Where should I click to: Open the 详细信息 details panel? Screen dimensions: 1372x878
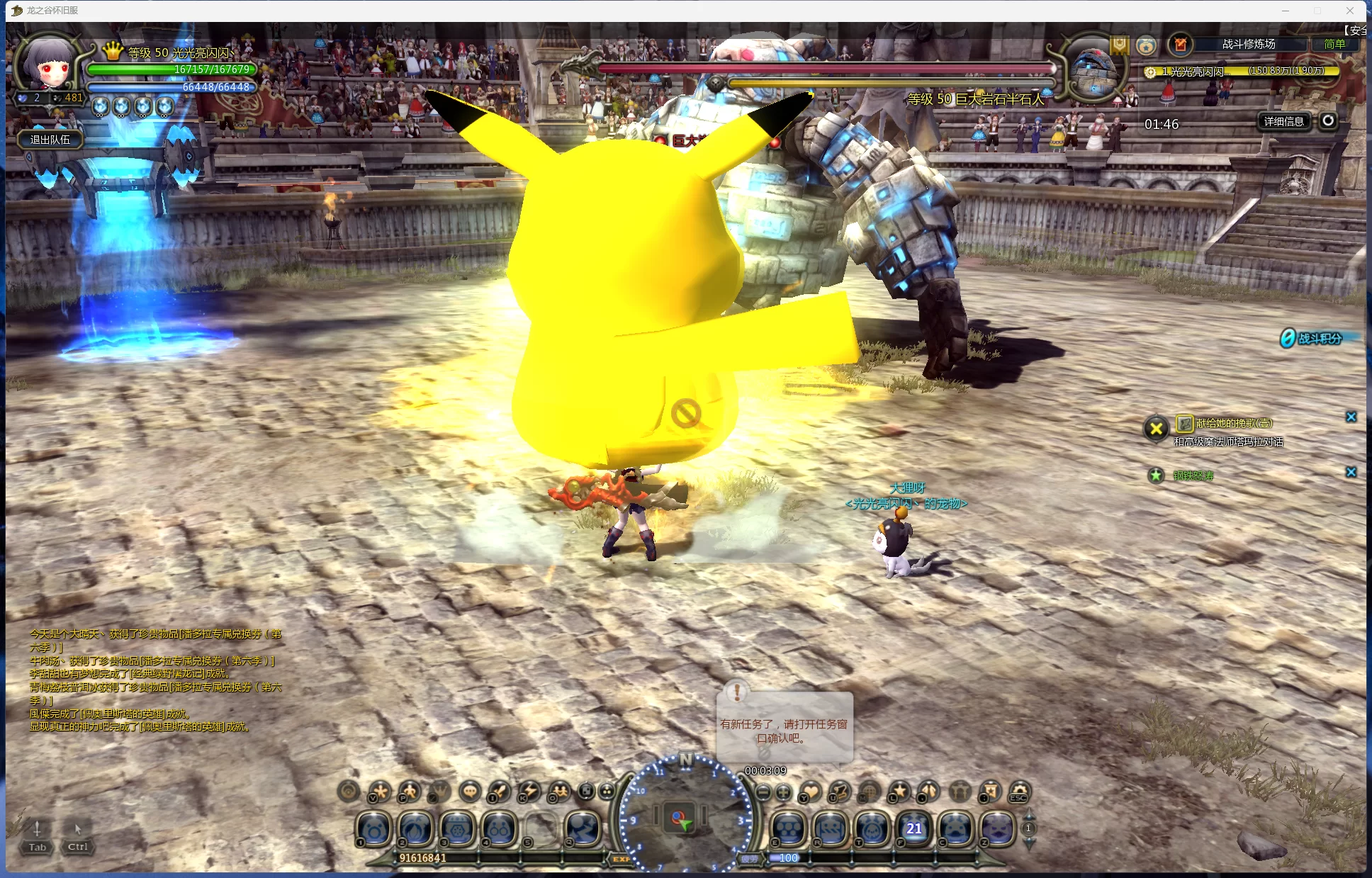pyautogui.click(x=1284, y=121)
